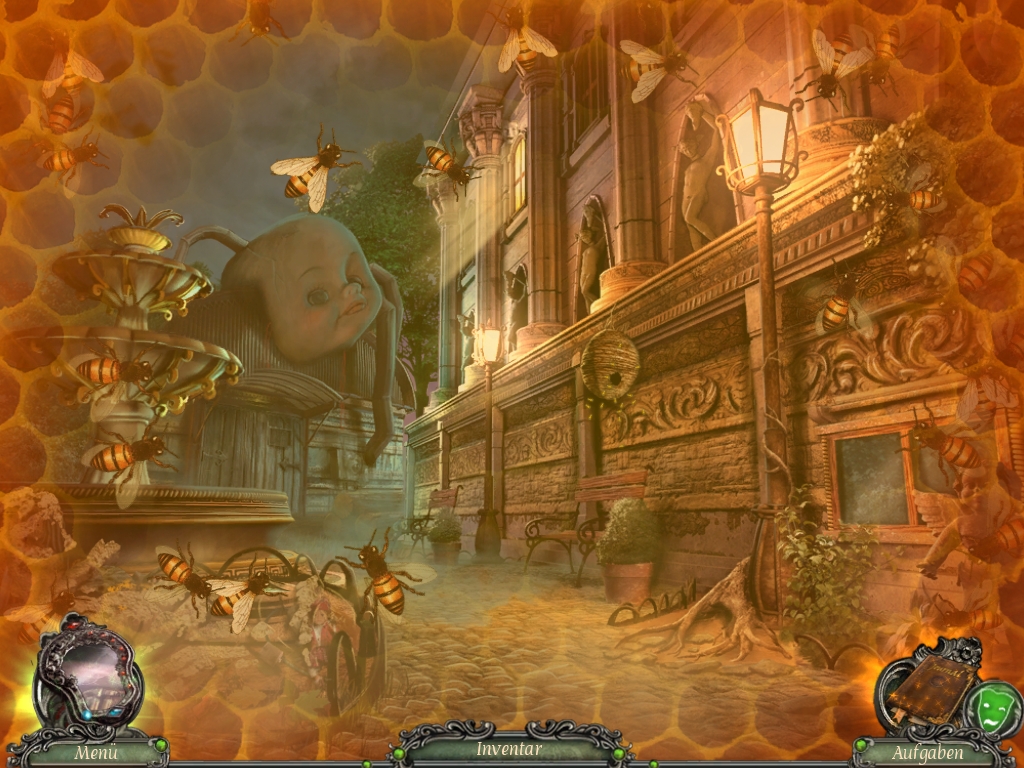Expand the Inventar panel
This screenshot has width=1024, height=768.
click(510, 748)
